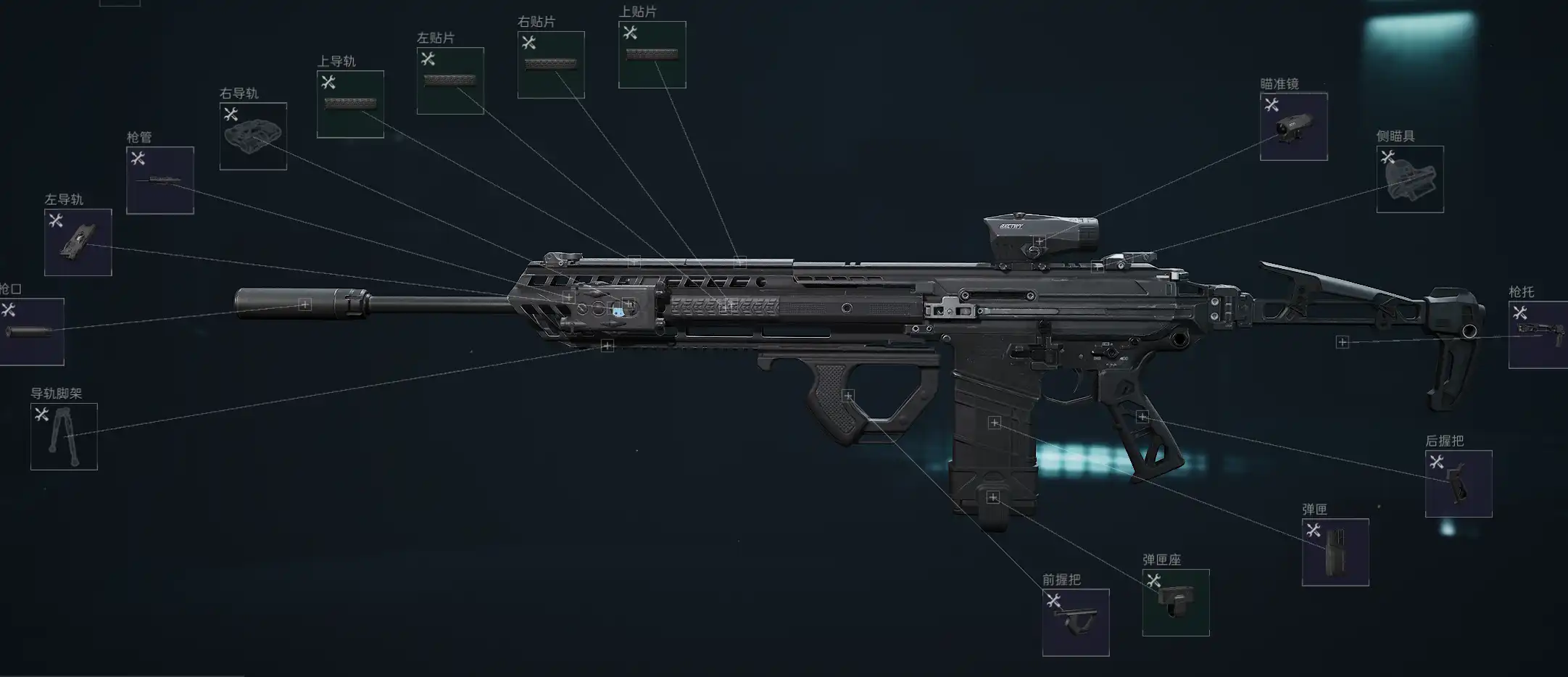Open the 右导轨 right rail slot
Viewport: 1568px width, 677px height.
pyautogui.click(x=253, y=136)
